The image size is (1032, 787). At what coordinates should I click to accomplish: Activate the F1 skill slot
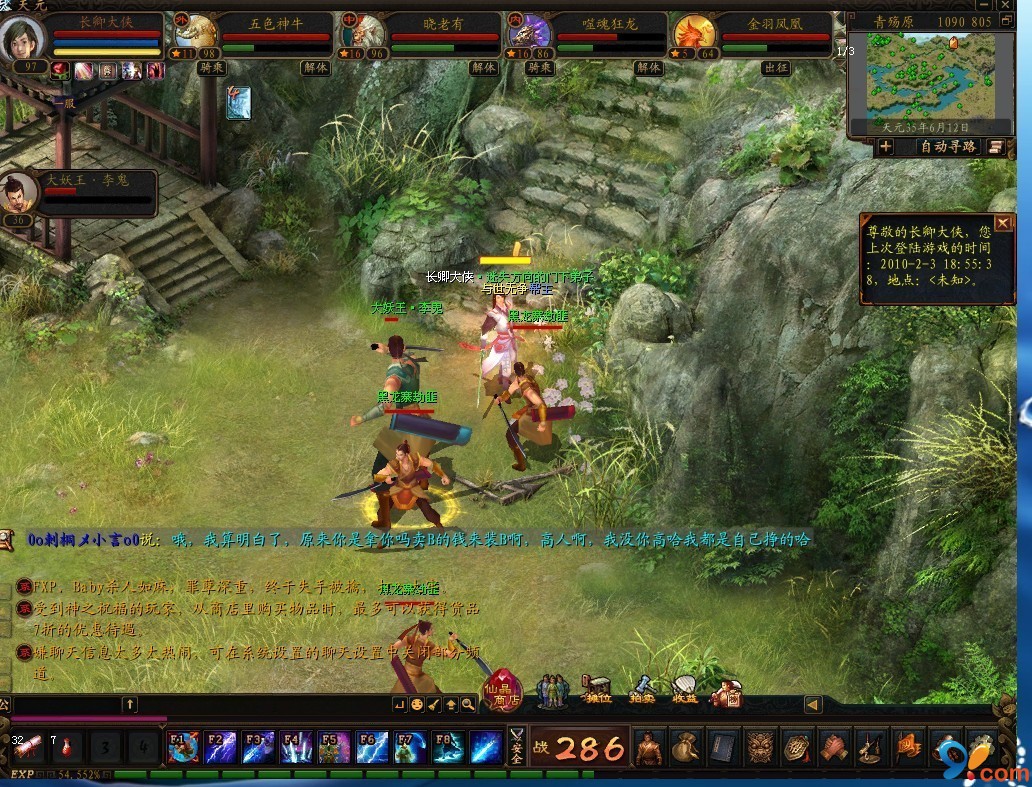pyautogui.click(x=183, y=747)
